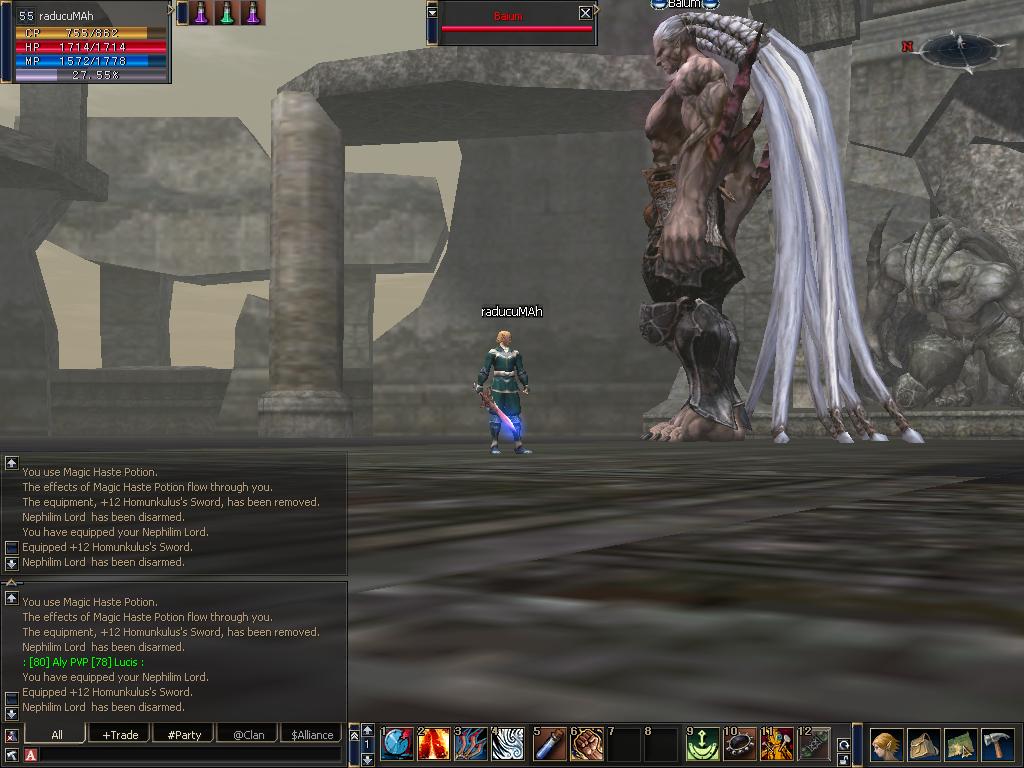Activate the fist skill in slot 6

pos(587,744)
